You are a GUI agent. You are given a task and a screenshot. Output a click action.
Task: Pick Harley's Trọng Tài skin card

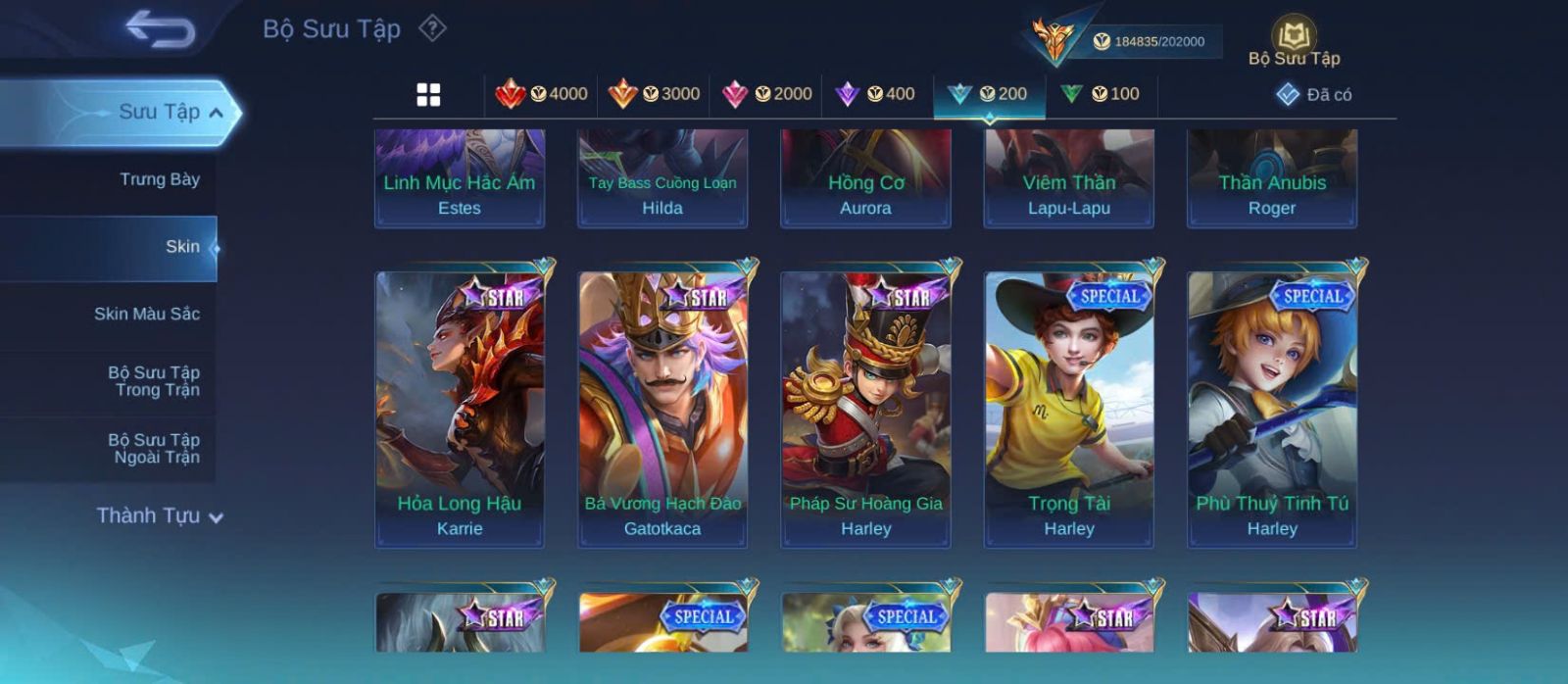pyautogui.click(x=1069, y=408)
